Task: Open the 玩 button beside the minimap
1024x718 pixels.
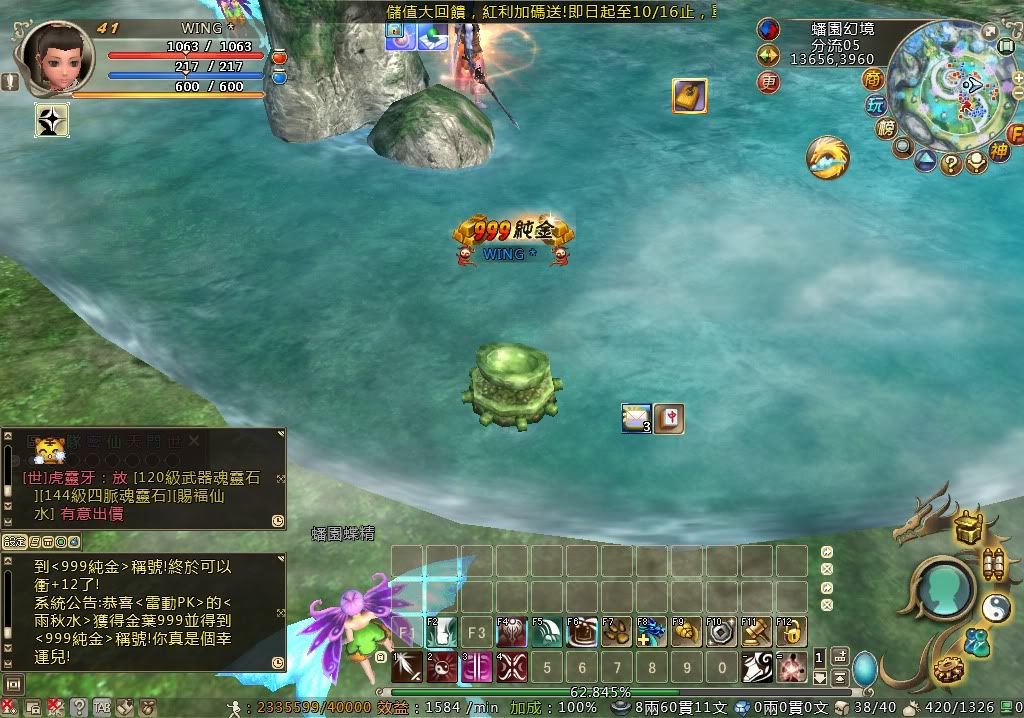Action: [x=876, y=105]
